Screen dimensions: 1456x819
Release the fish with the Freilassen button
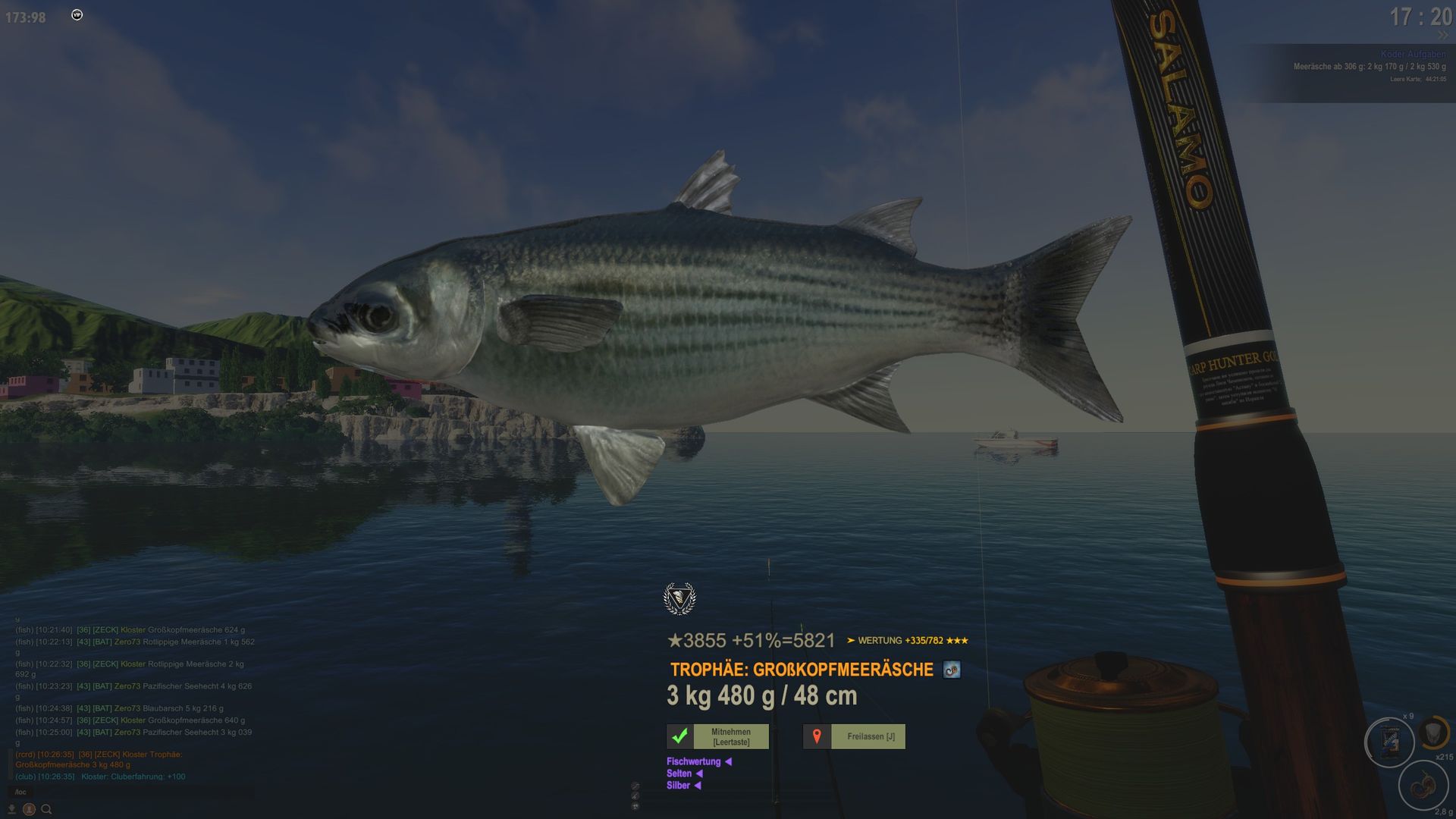854,736
